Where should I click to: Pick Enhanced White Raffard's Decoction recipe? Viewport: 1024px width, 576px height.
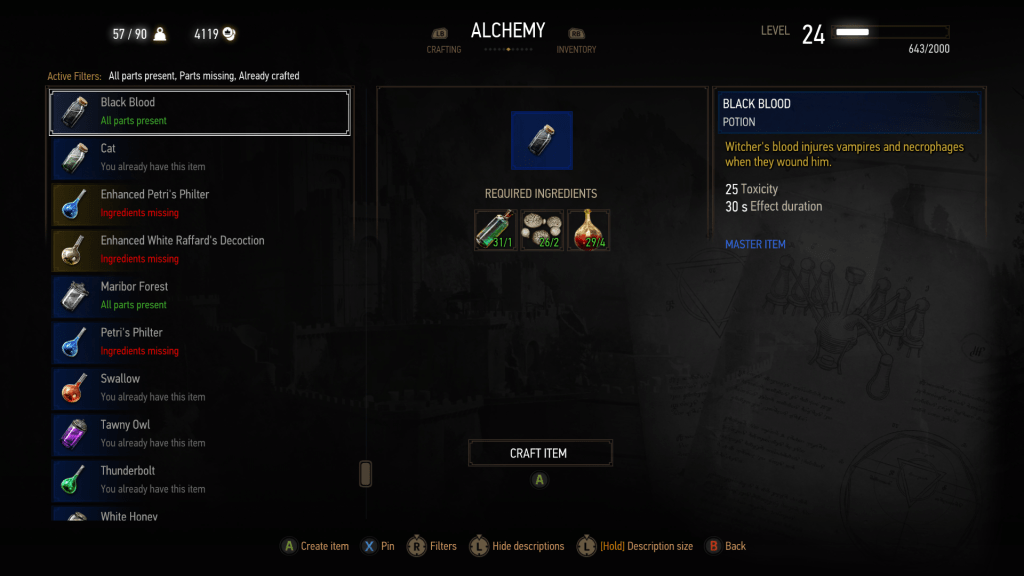click(x=200, y=250)
